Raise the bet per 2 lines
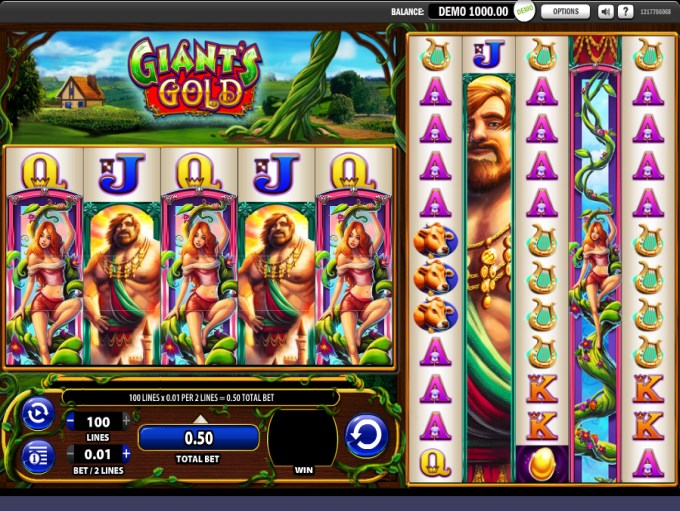 click(126, 454)
